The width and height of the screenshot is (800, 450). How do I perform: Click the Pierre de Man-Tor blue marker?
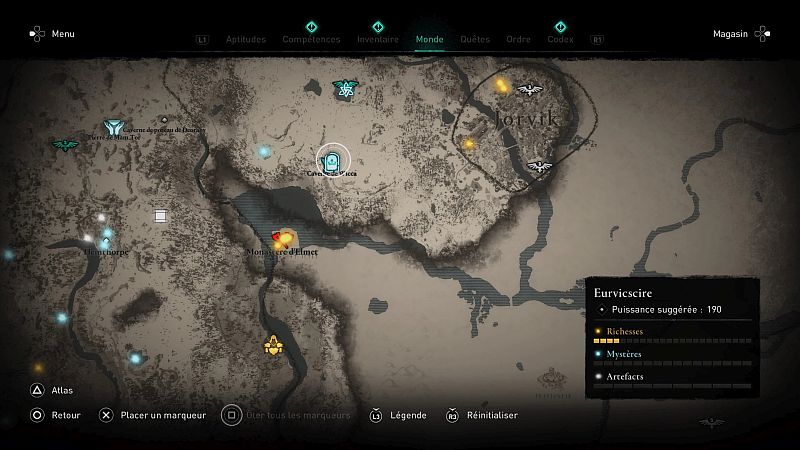[x=113, y=128]
